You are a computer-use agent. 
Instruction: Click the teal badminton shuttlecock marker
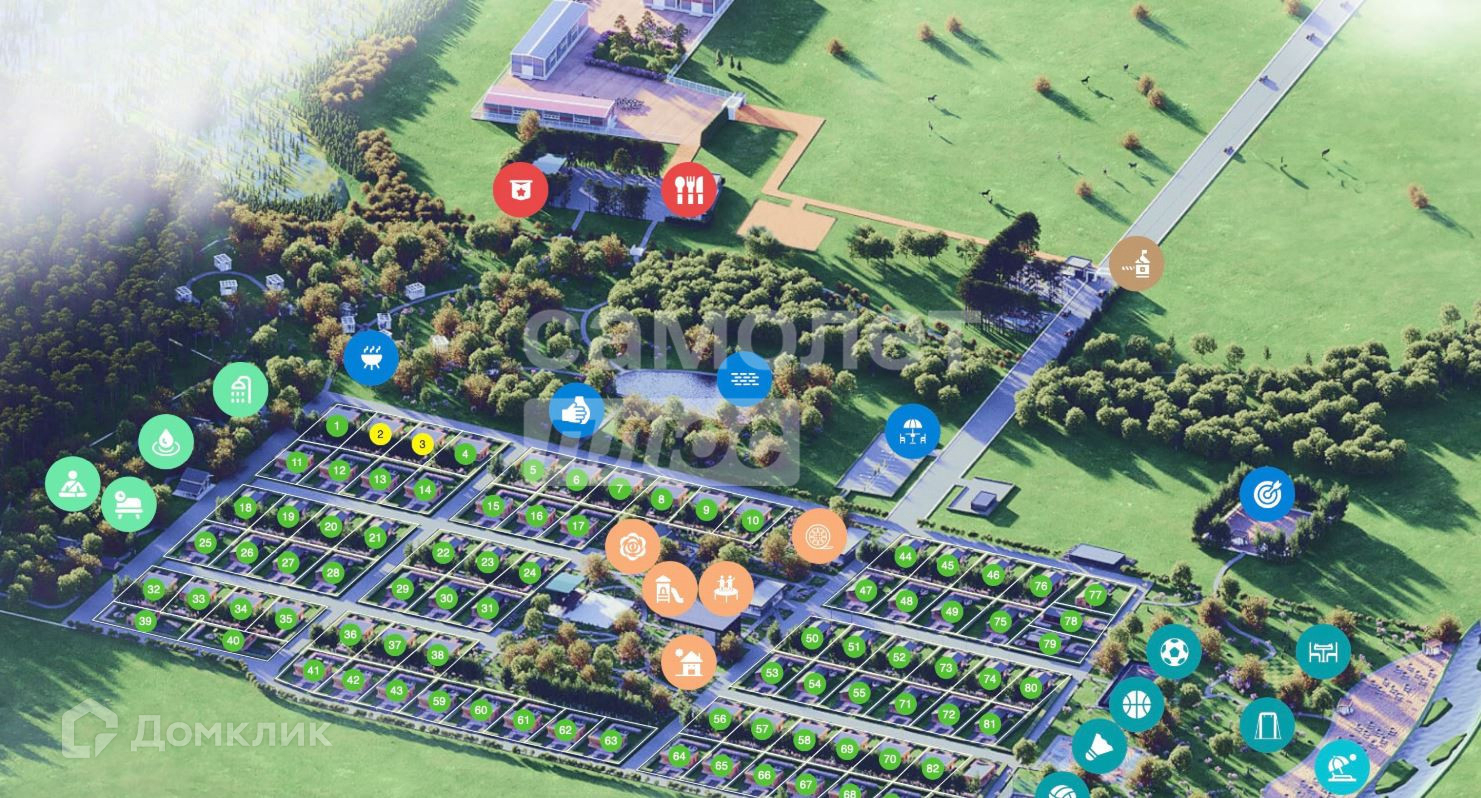click(x=1099, y=746)
